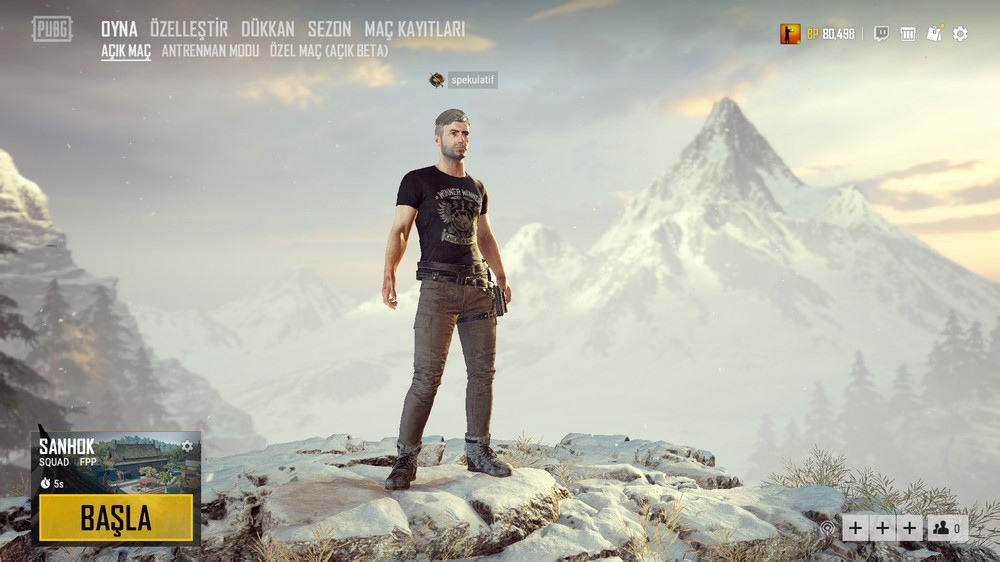
Task: Click the Twitch icon in the top bar
Action: coord(881,34)
